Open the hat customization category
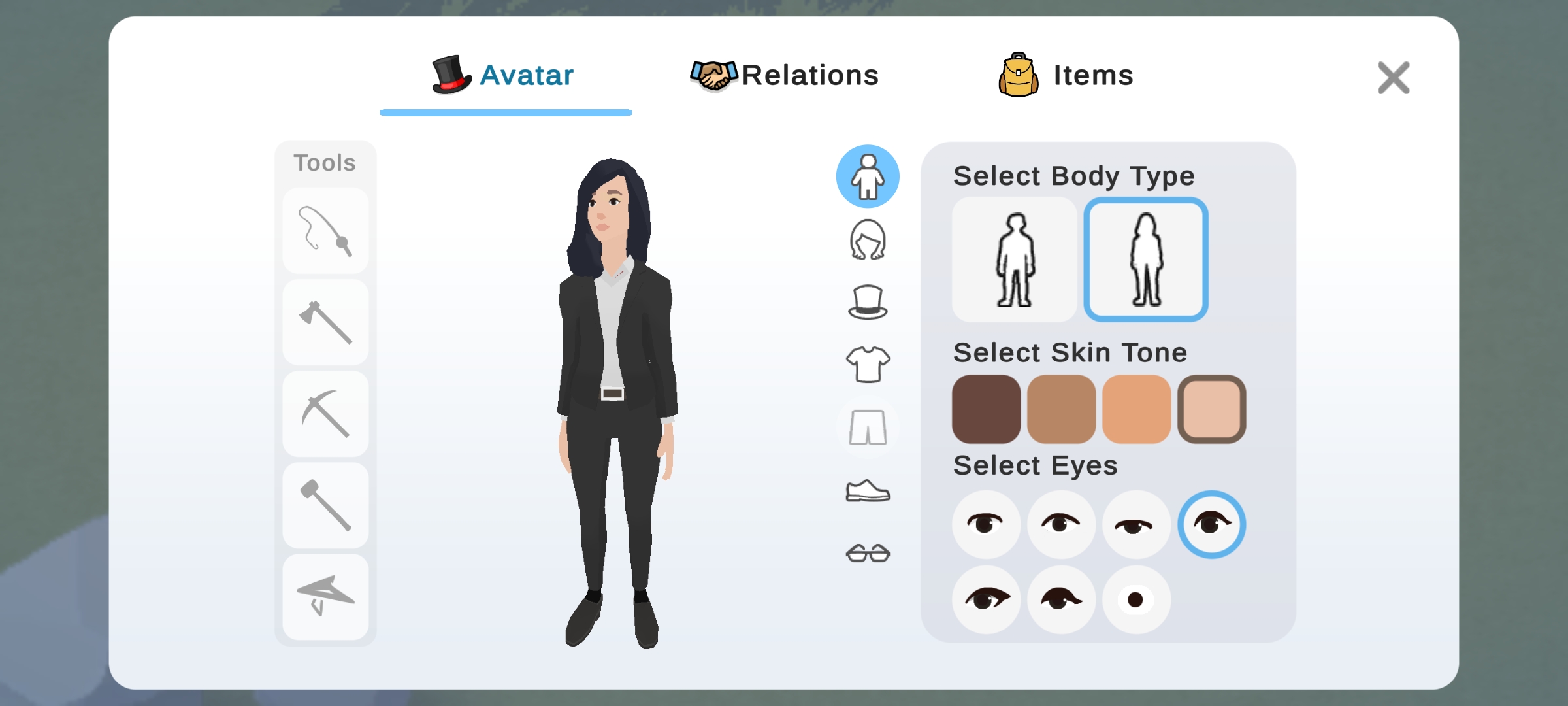Screen dimensions: 1568x706 click(868, 302)
